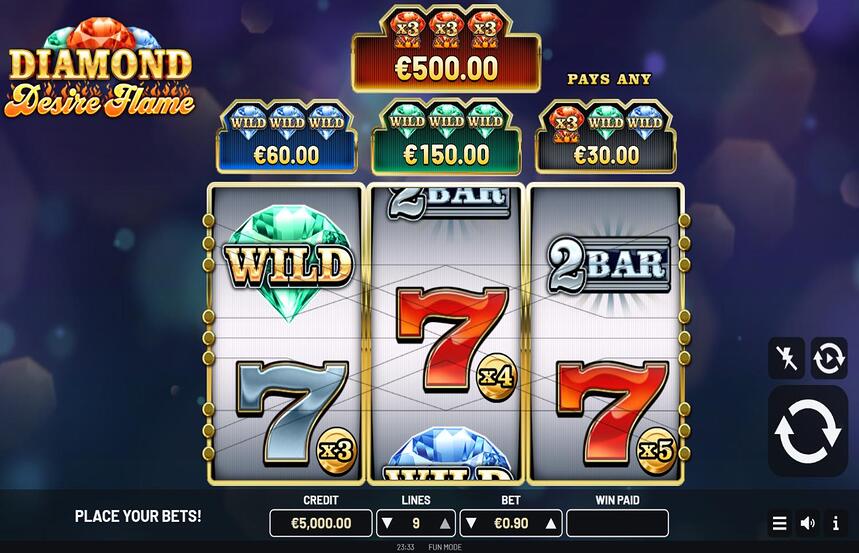Select the €500.00 paytable panel

click(x=446, y=50)
